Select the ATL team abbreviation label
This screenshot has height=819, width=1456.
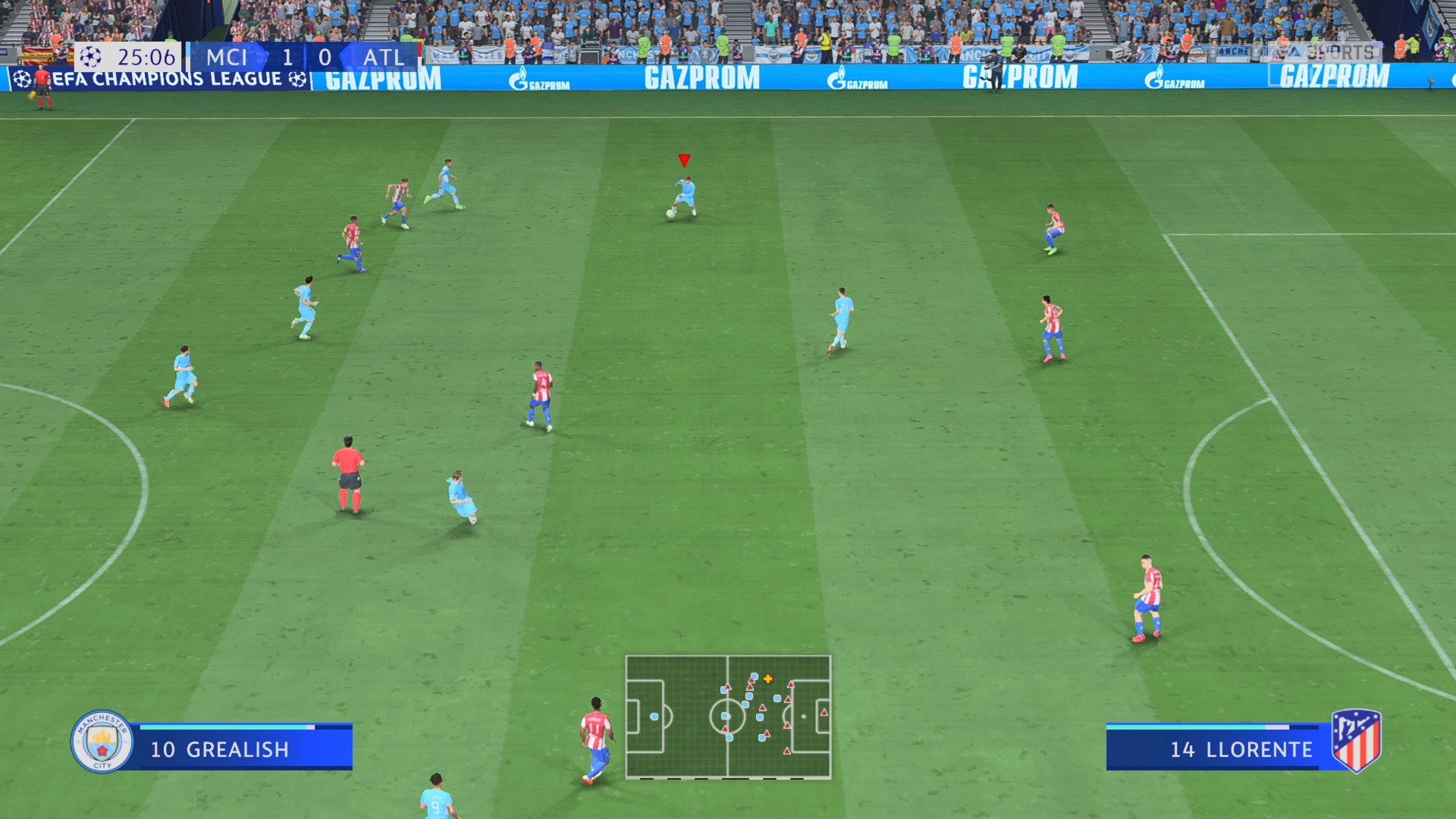tap(383, 56)
